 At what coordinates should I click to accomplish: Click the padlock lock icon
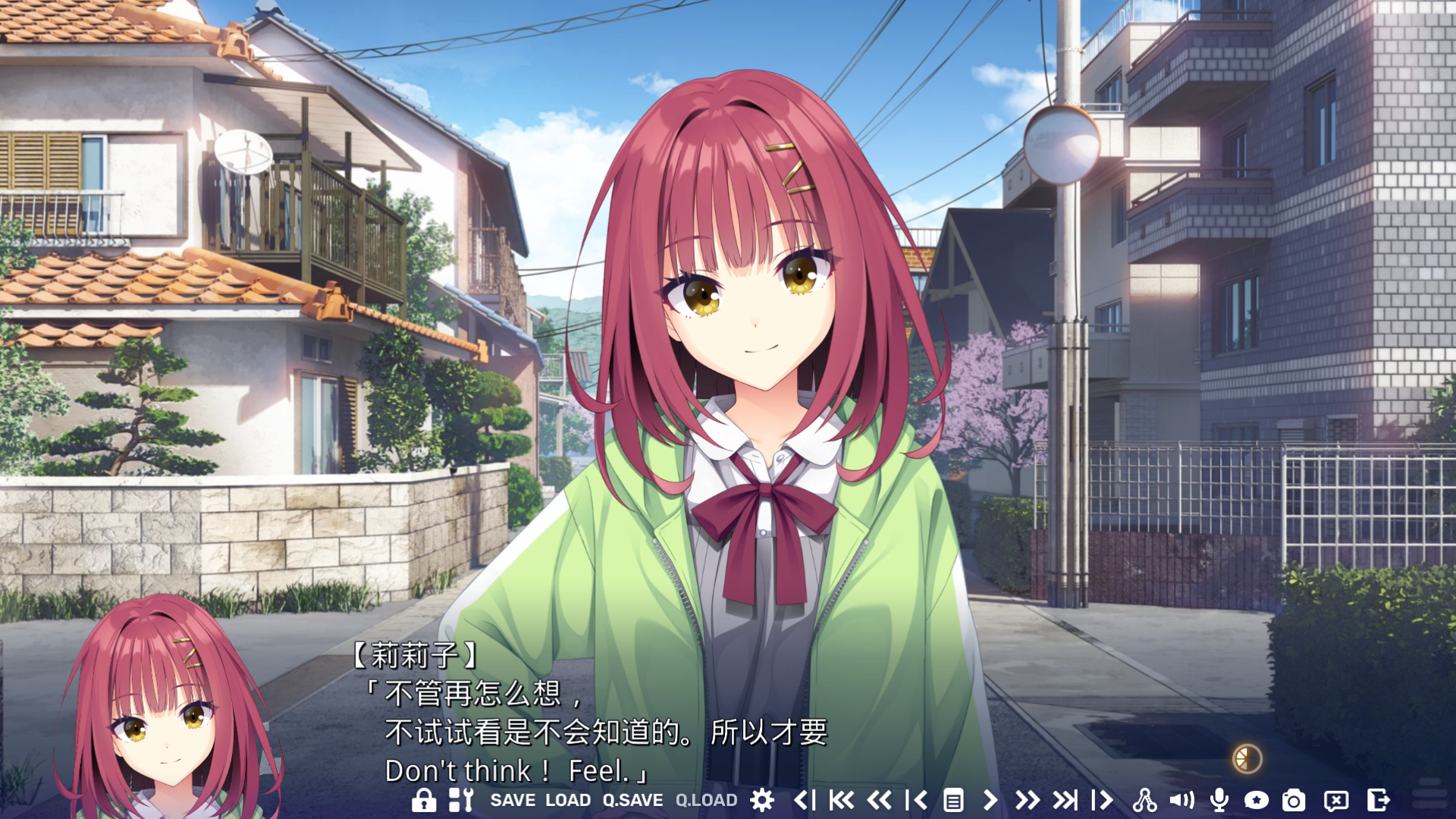tap(423, 800)
